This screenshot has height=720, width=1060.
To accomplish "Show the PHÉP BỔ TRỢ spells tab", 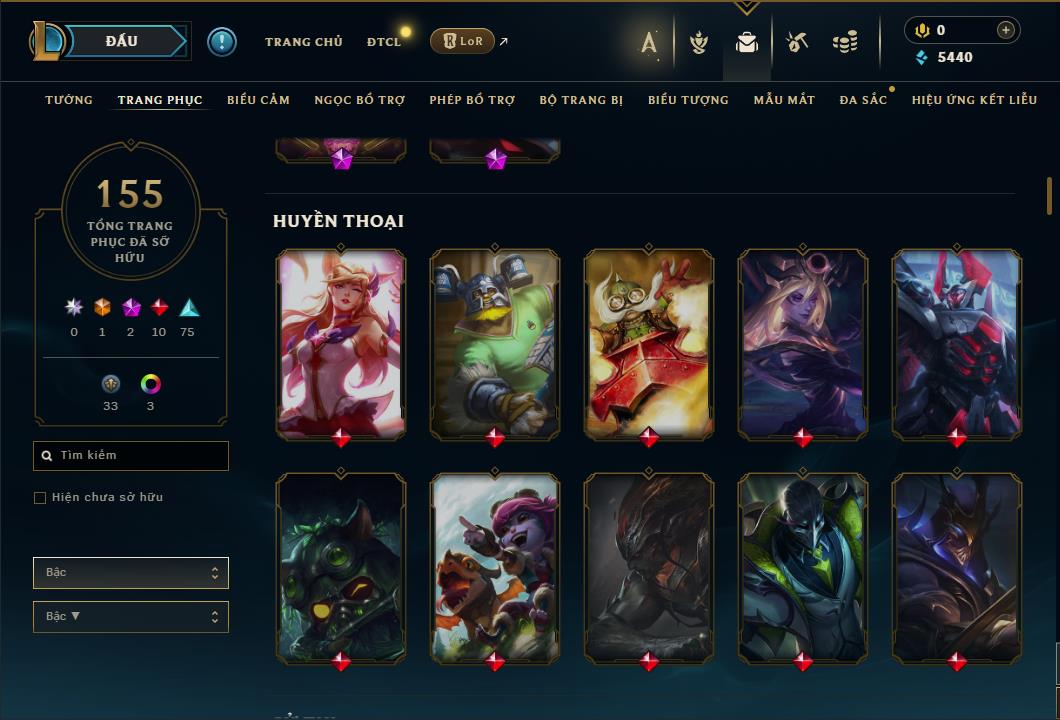I will pyautogui.click(x=472, y=100).
